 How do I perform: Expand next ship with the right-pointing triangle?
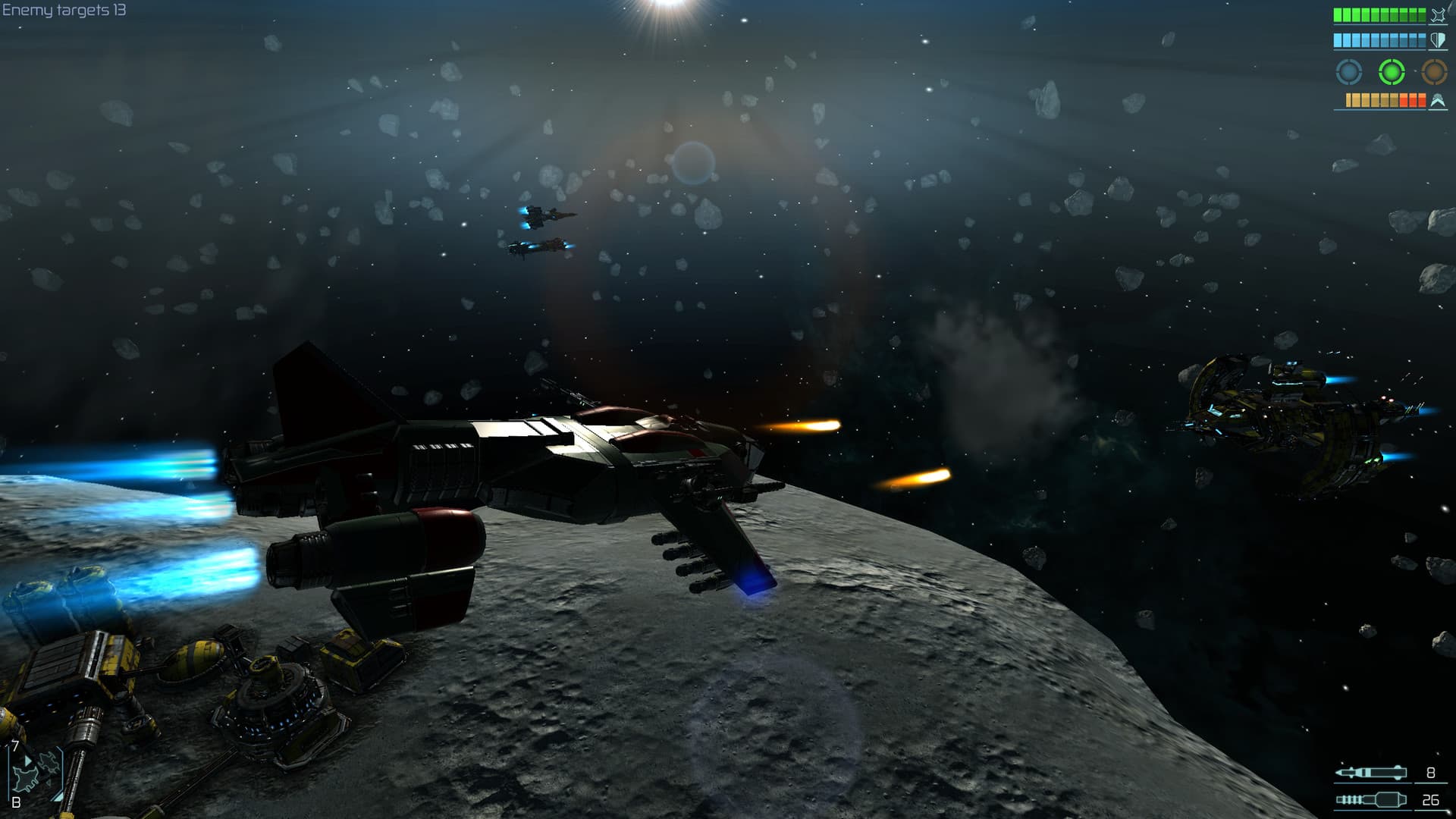(28, 760)
